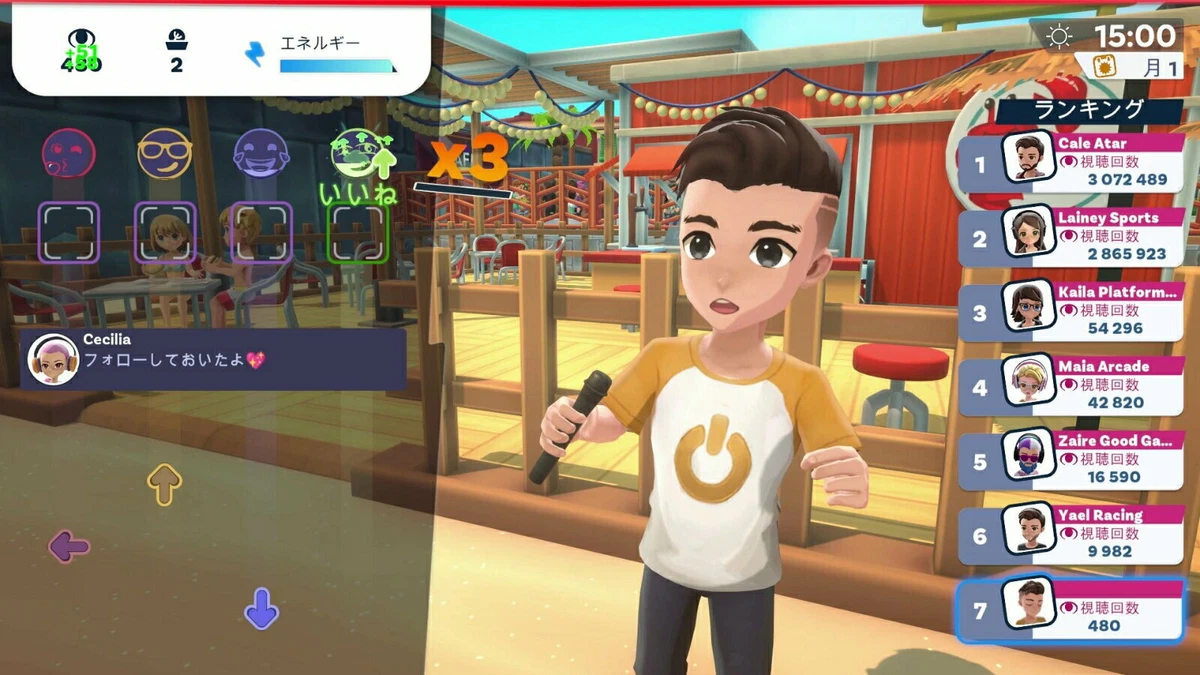Click the calendar day icon

pos(1106,67)
